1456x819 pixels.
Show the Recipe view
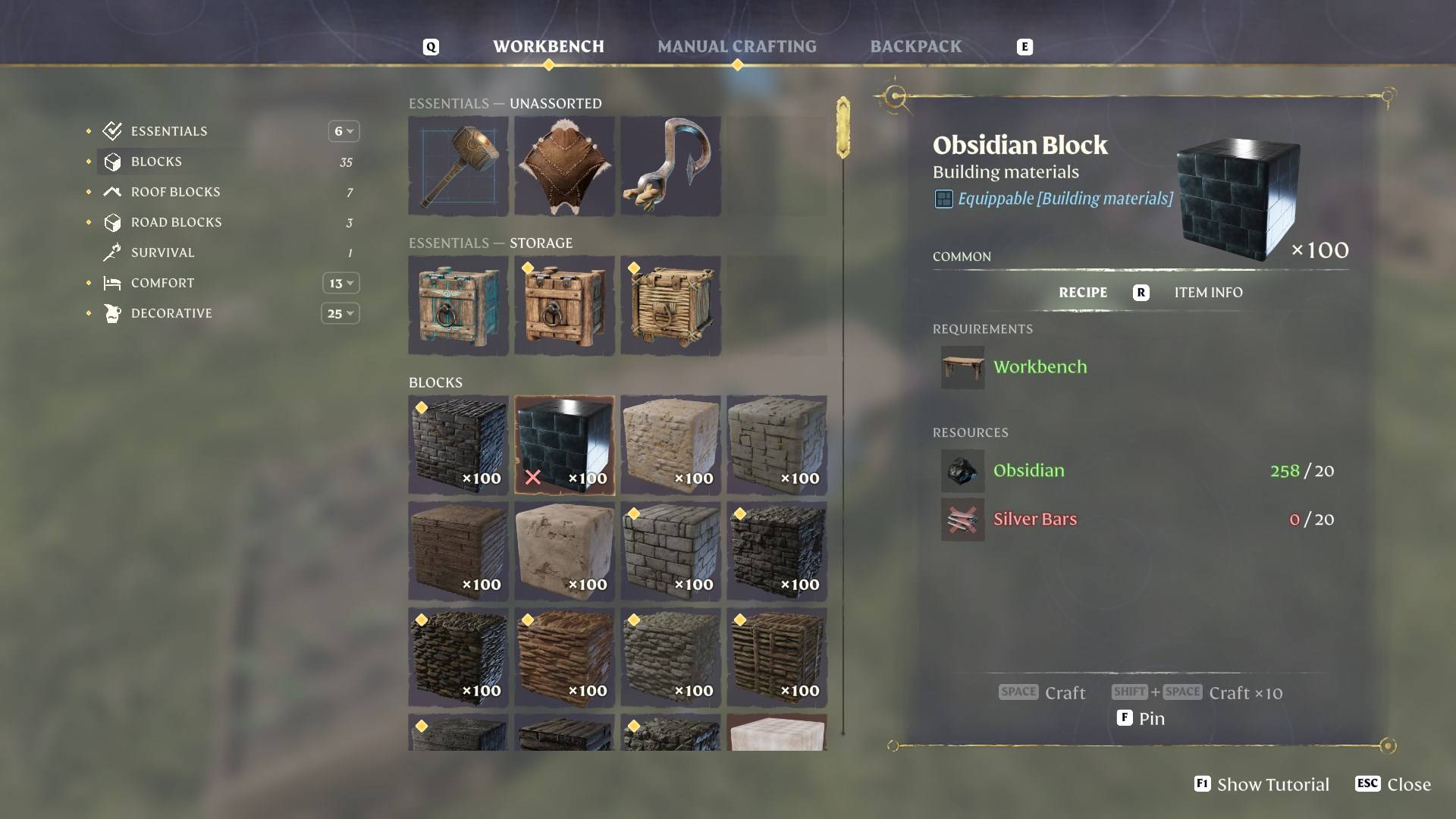(1082, 293)
